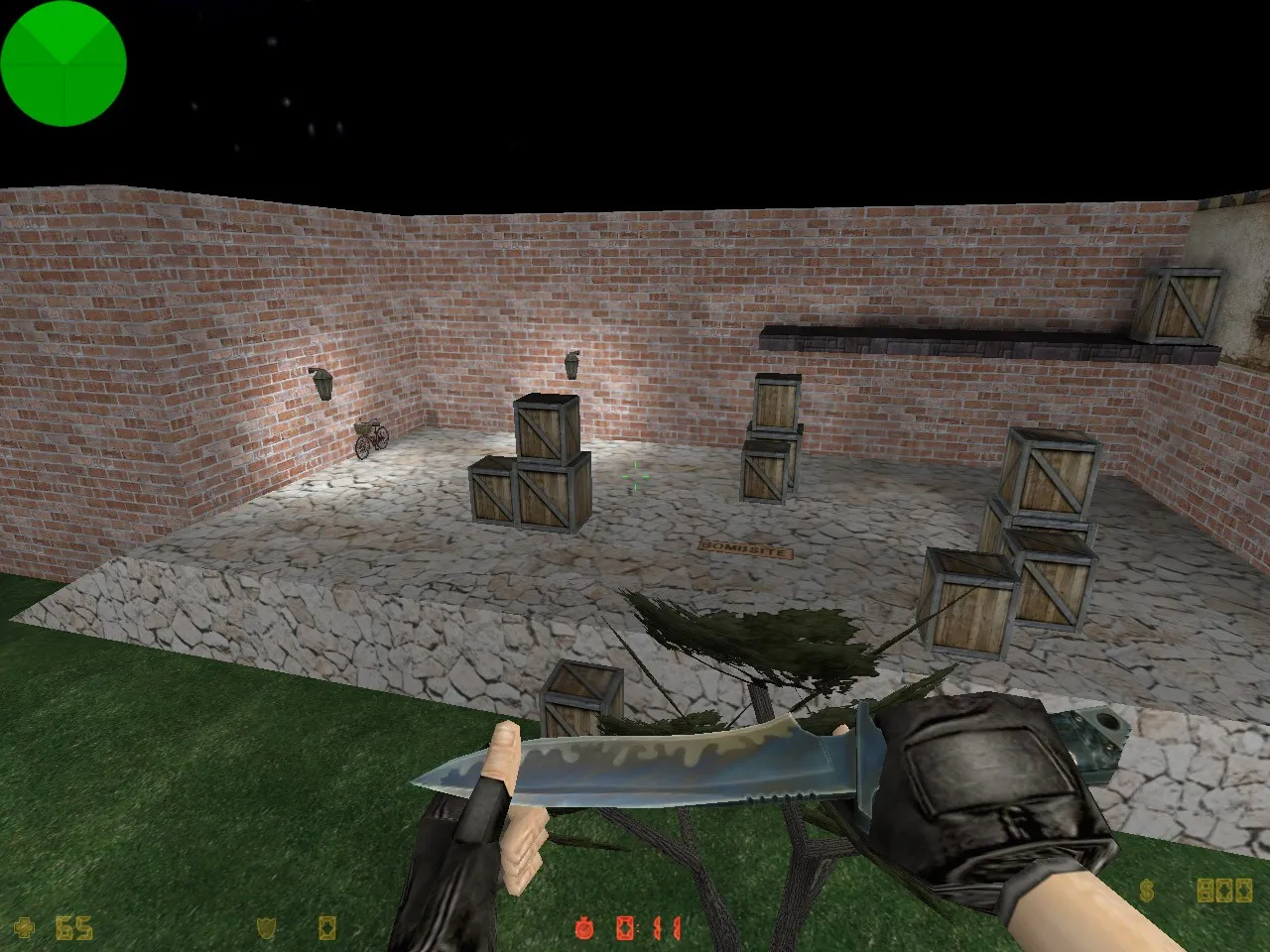Select the armor shield icon in the HUD

(x=266, y=927)
